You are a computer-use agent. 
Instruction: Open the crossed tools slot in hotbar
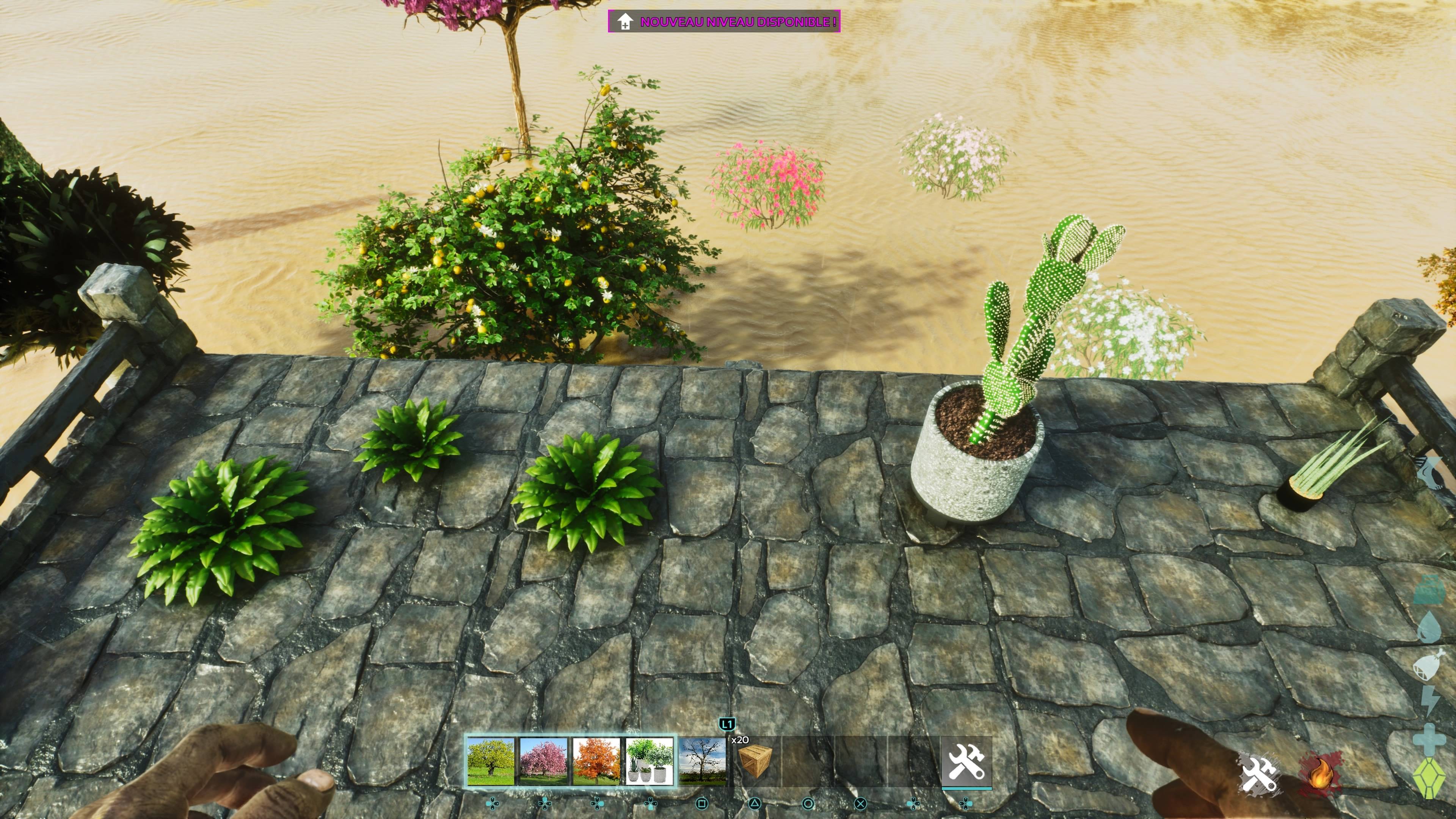tap(966, 761)
